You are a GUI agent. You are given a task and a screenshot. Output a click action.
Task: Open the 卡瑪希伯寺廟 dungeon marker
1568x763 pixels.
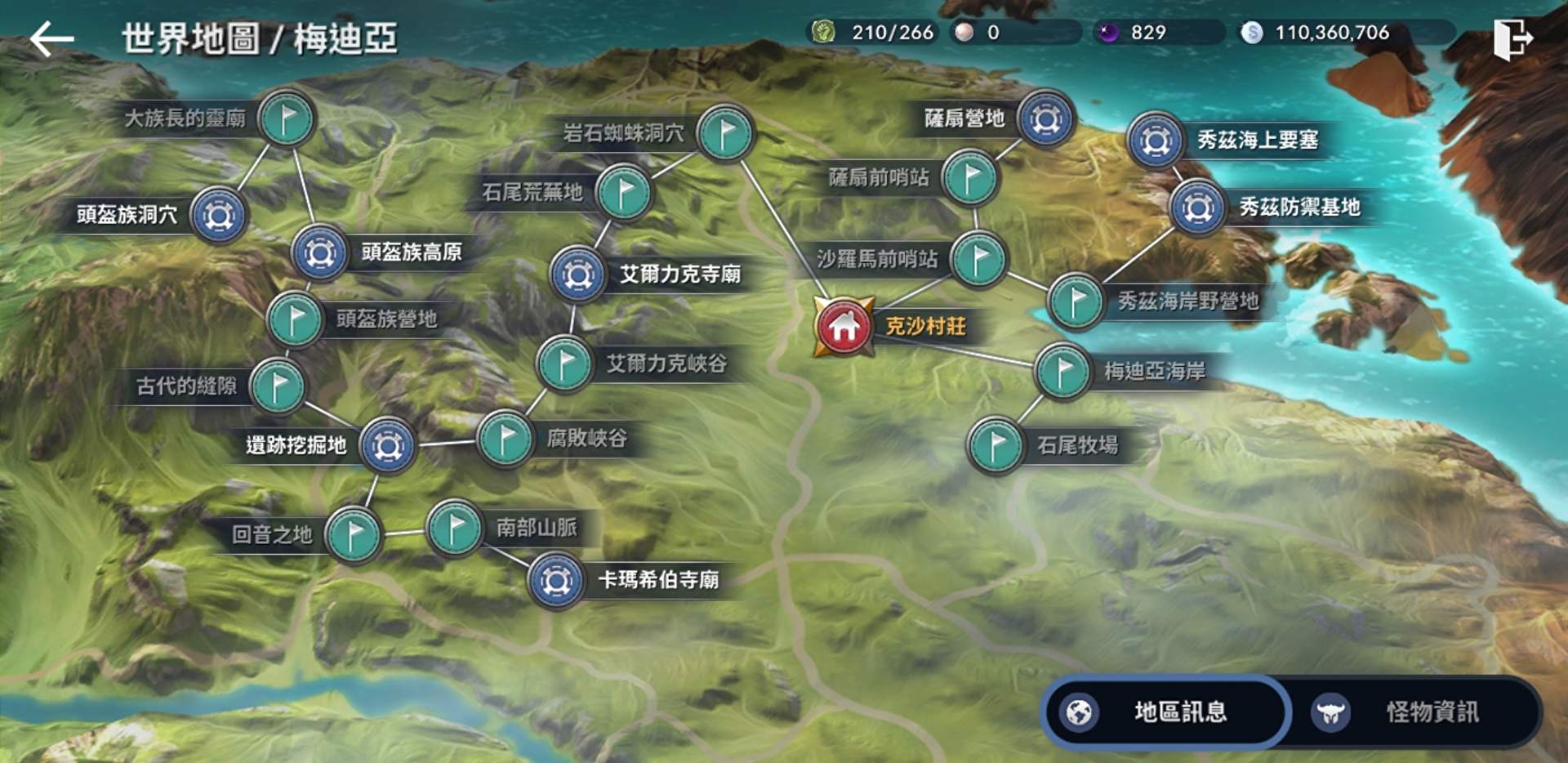[x=556, y=582]
